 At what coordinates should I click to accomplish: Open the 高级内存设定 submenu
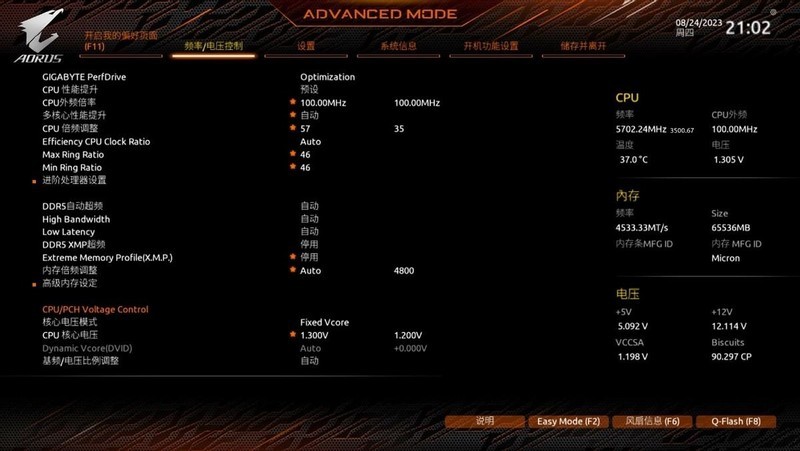click(x=70, y=283)
